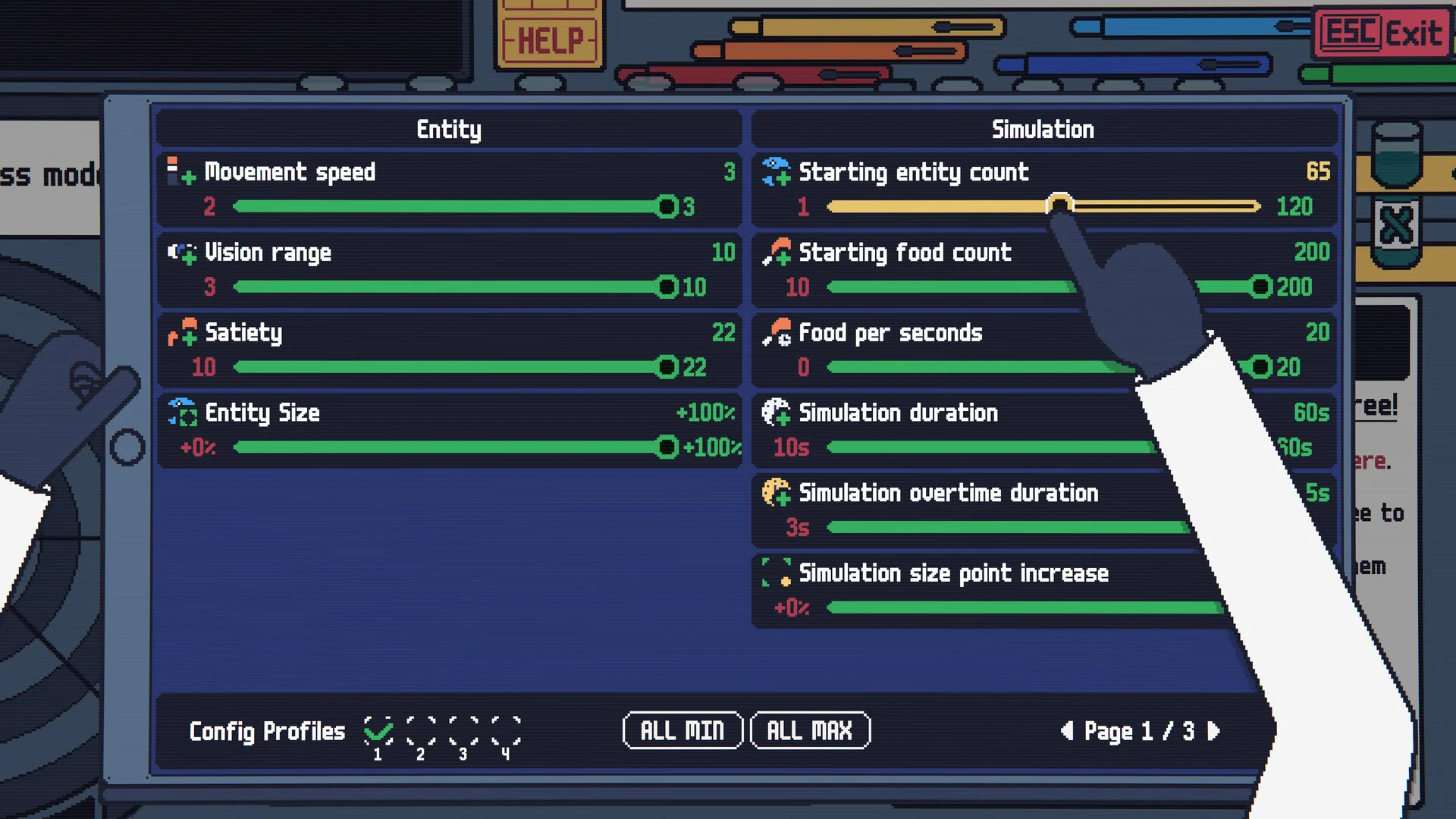Maximize all values with ALL MAX
The image size is (1456, 819).
pos(810,730)
